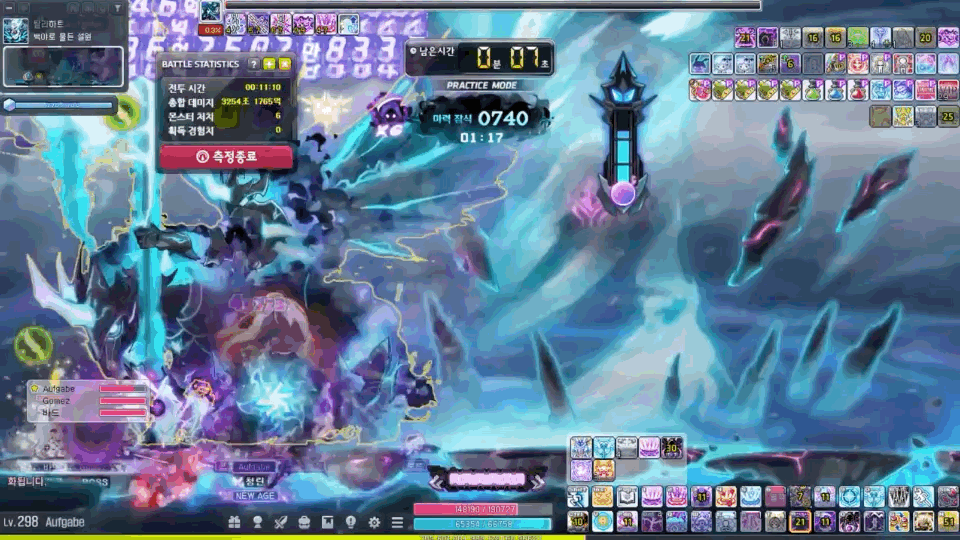This screenshot has height=540, width=960.
Task: Click the boss portrait icon at top
Action: [211, 12]
